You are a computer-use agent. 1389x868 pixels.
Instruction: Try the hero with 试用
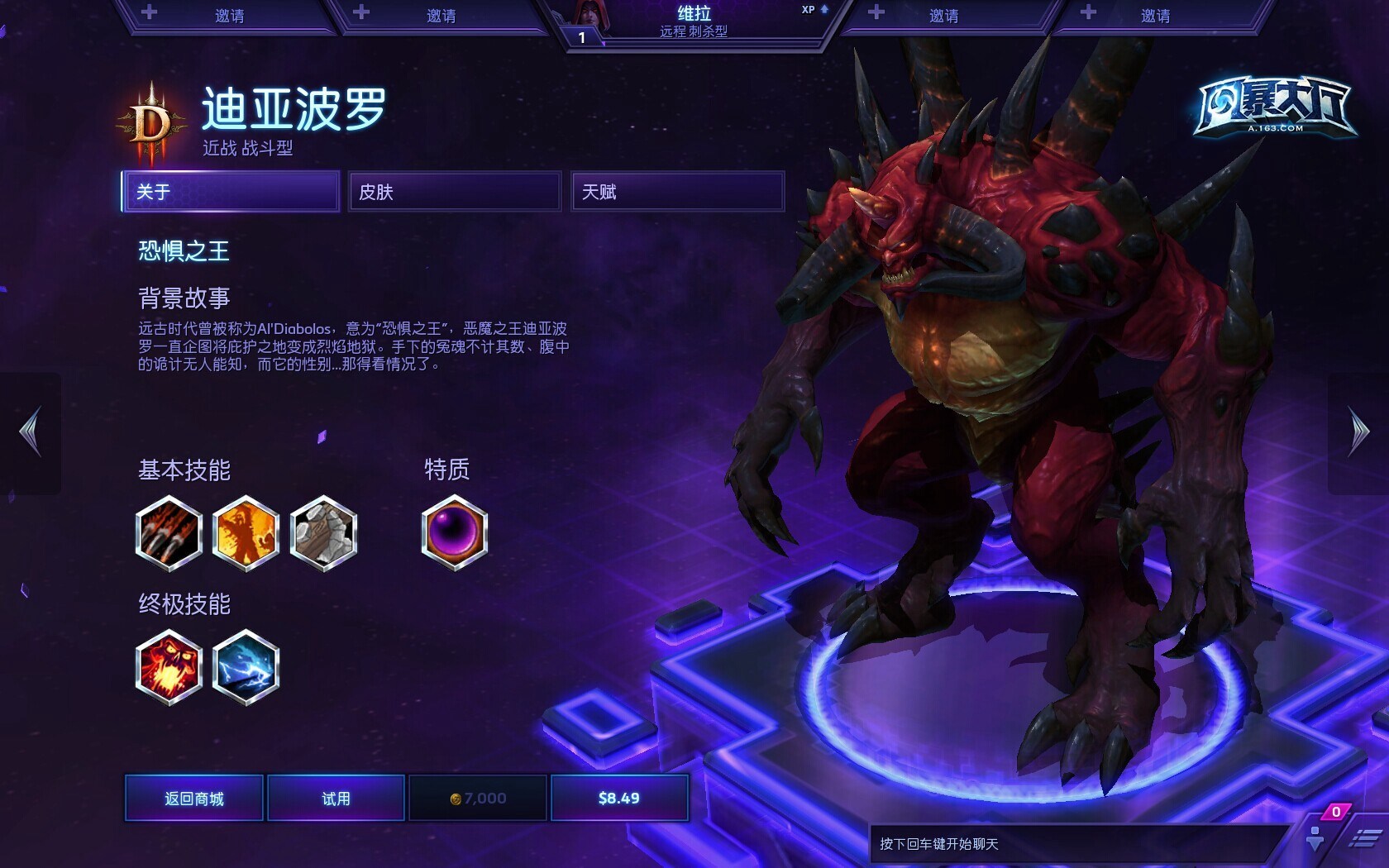coord(336,798)
